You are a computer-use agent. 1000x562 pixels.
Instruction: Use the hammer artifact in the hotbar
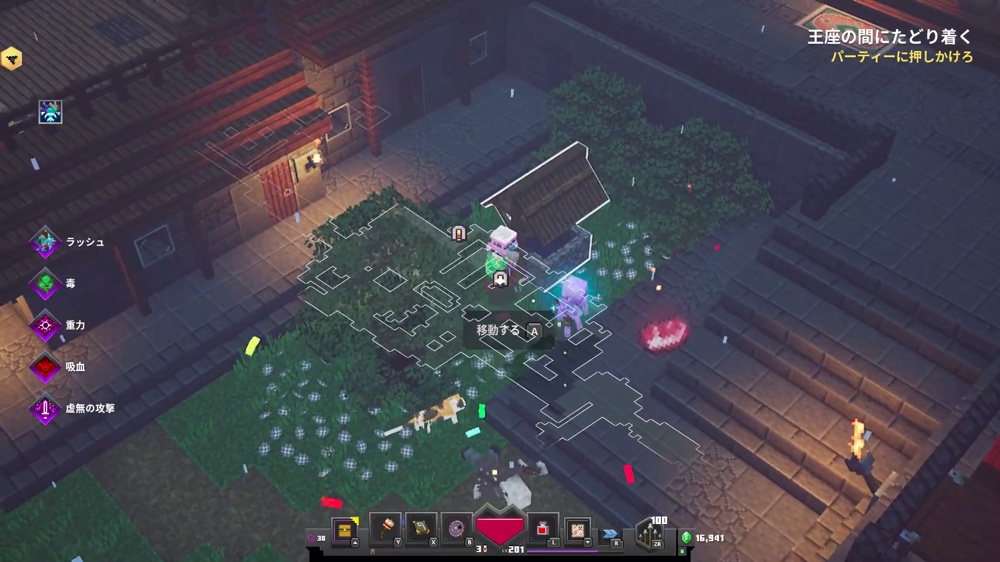click(x=385, y=527)
